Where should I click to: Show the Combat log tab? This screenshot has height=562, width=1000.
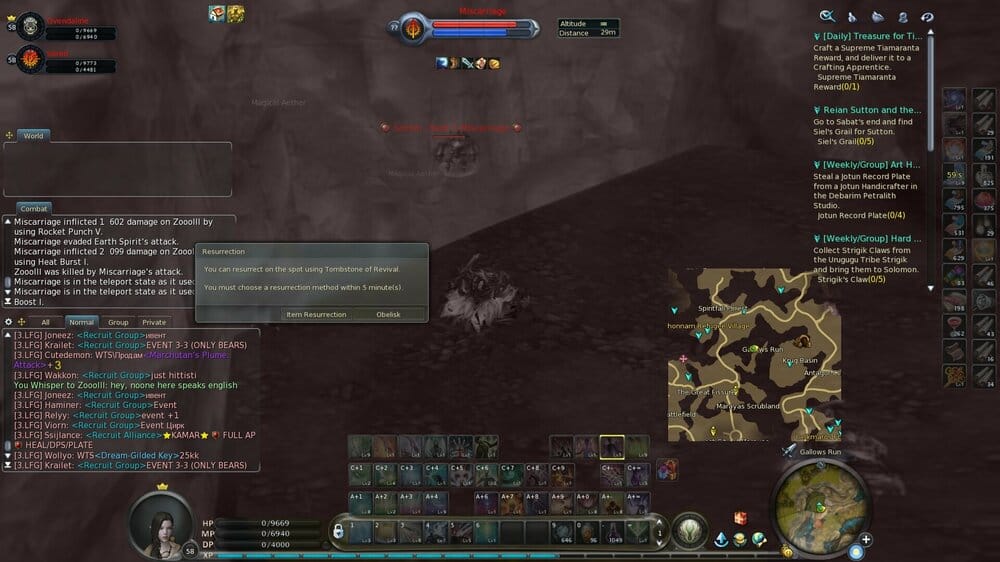coord(34,208)
